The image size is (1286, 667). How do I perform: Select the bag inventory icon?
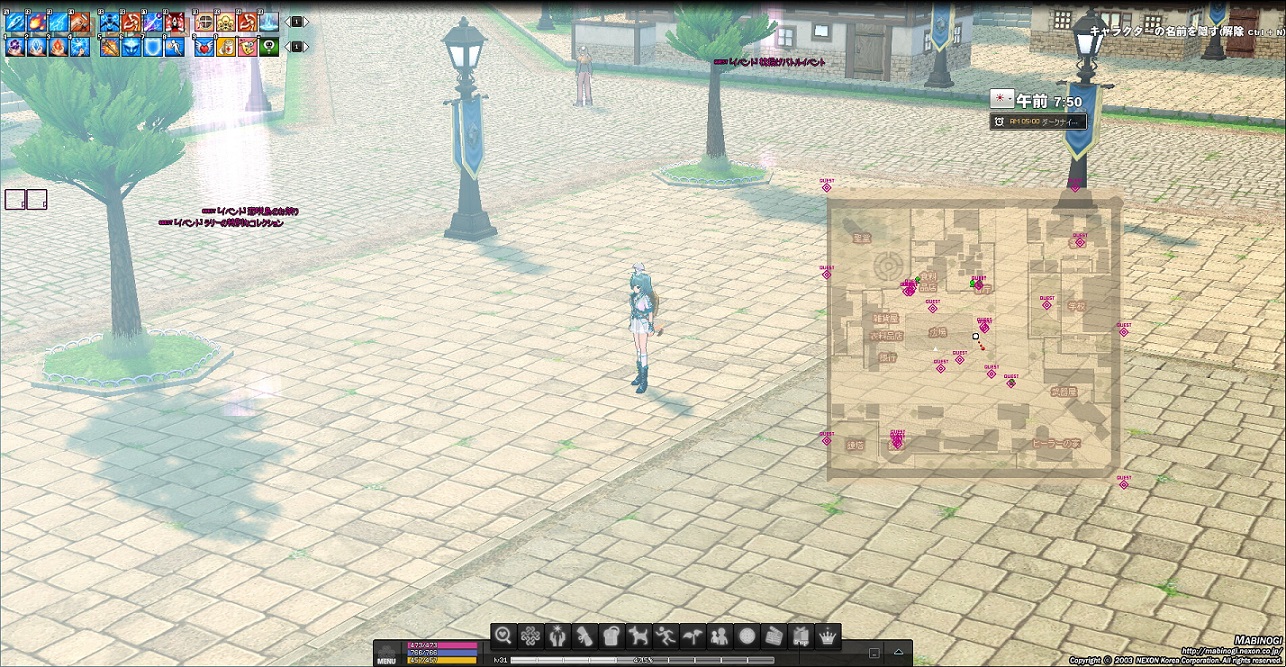click(611, 635)
